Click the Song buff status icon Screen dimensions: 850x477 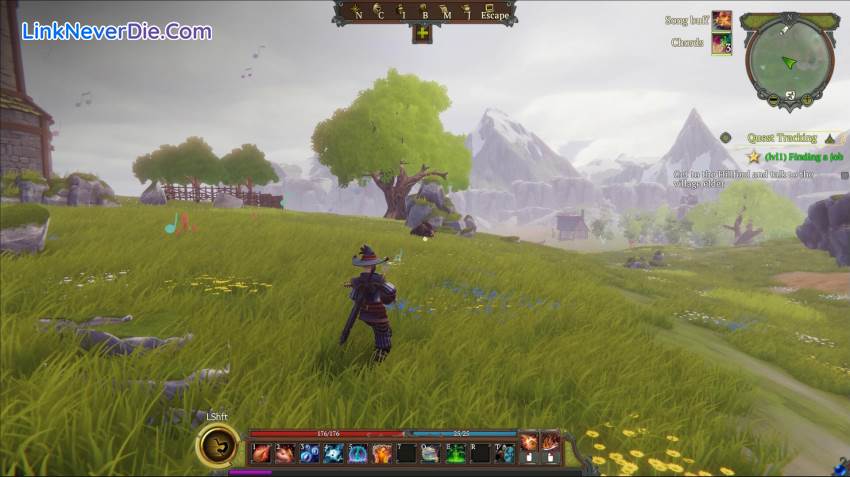click(721, 21)
